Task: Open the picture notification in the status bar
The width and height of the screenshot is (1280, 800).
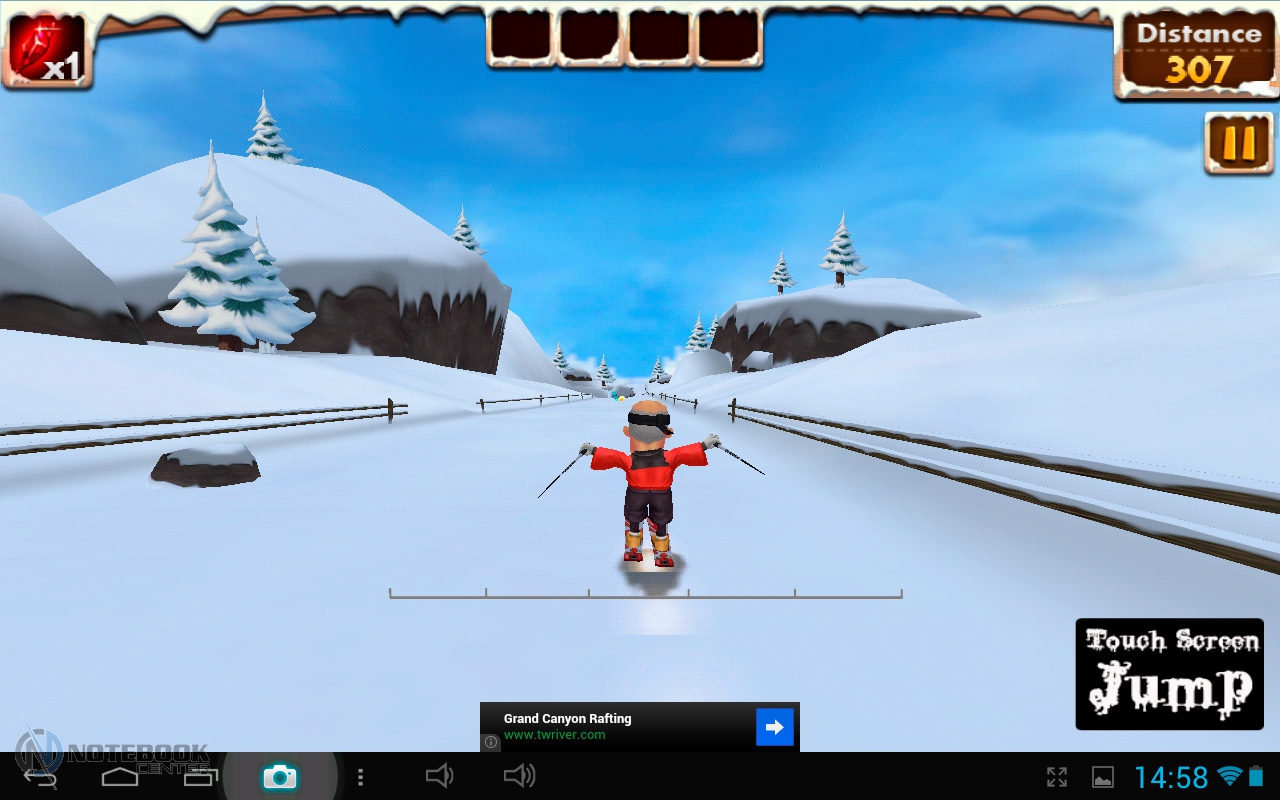Action: tap(1102, 777)
